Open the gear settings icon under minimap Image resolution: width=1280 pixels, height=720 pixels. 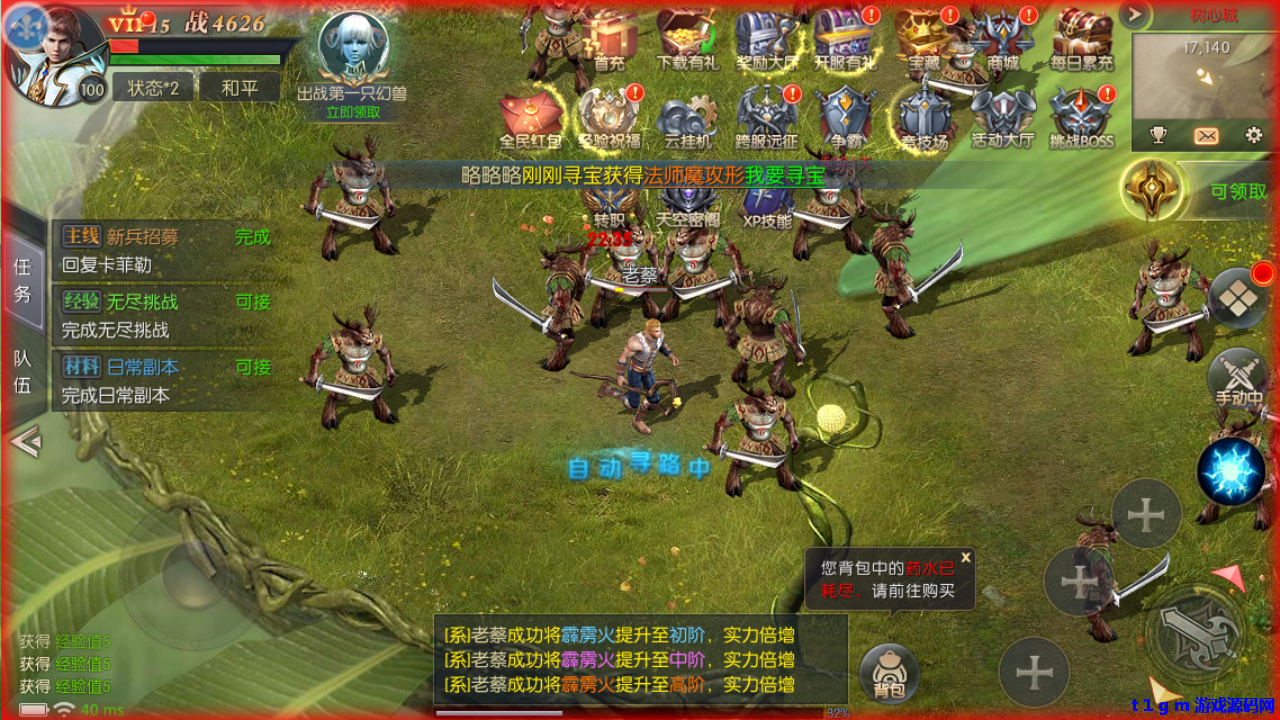click(1254, 135)
